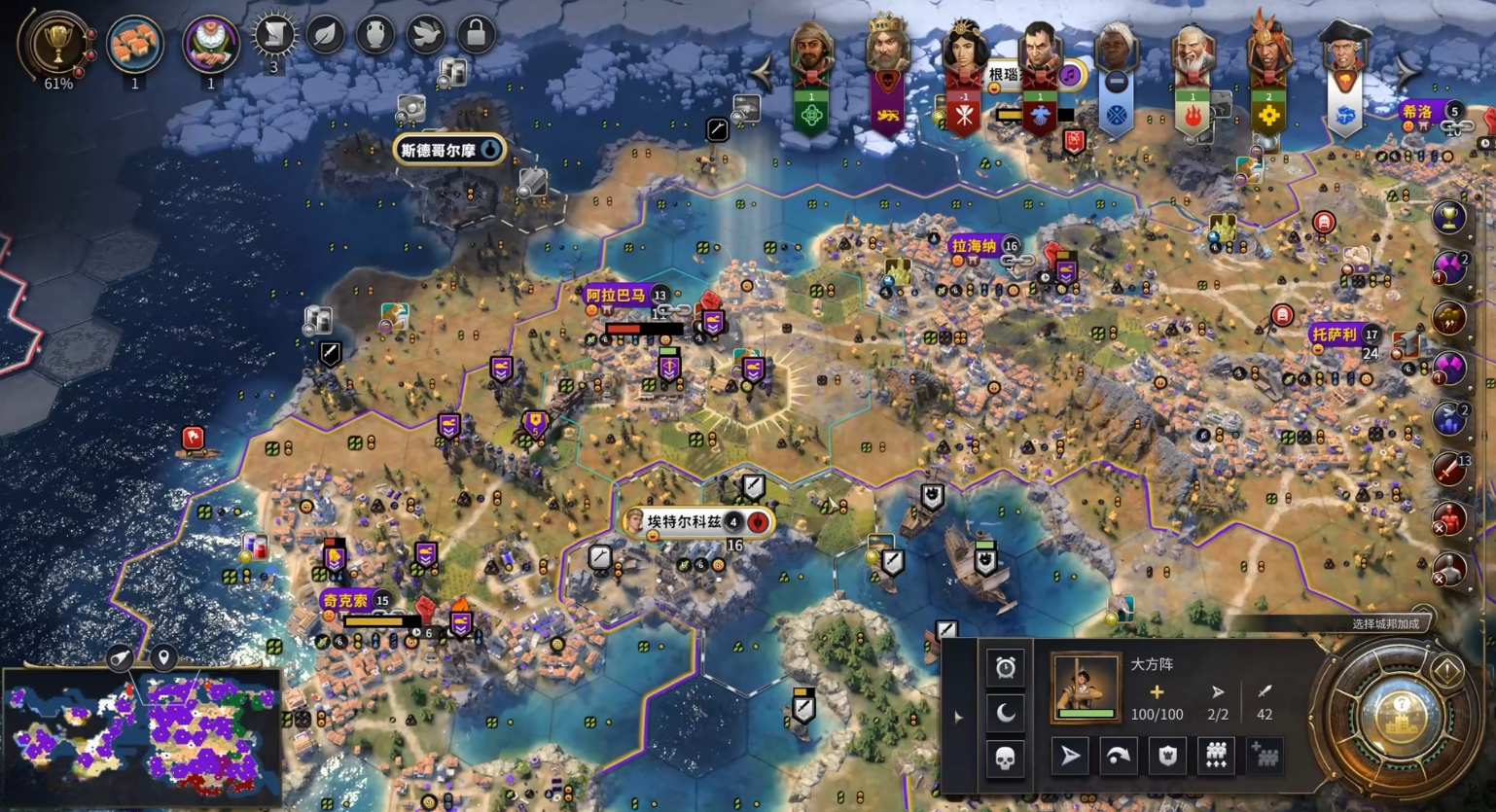
Task: Click the unlocks padlock icon
Action: point(476,35)
